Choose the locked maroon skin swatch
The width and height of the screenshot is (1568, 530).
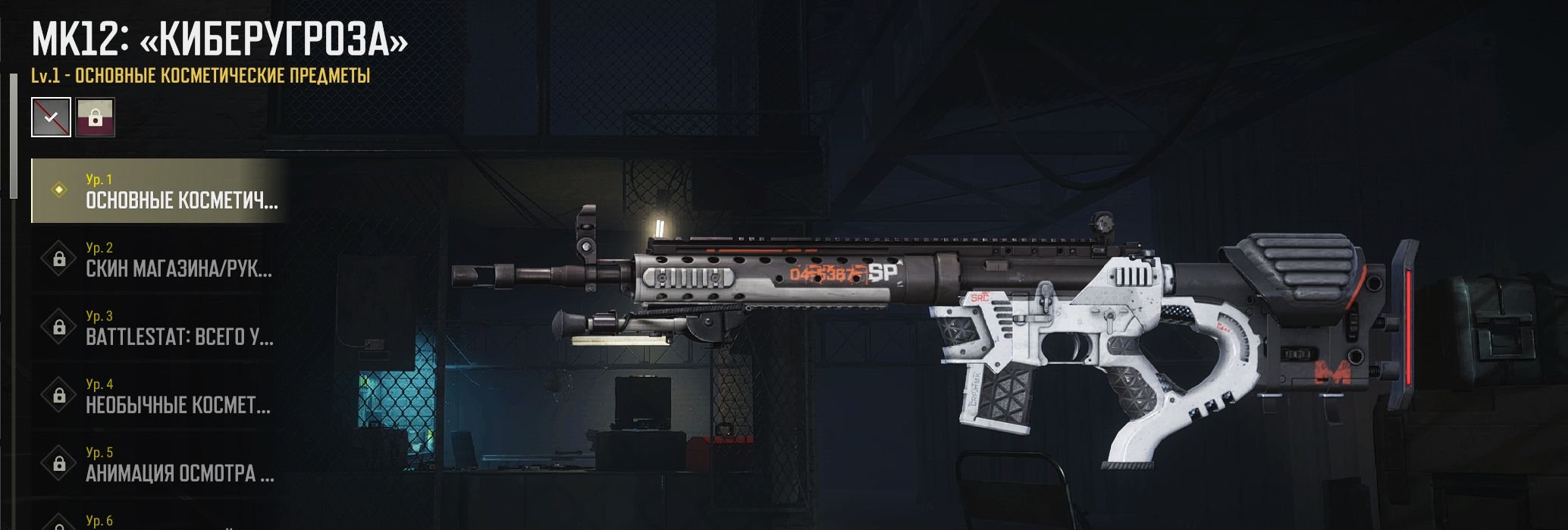(96, 117)
